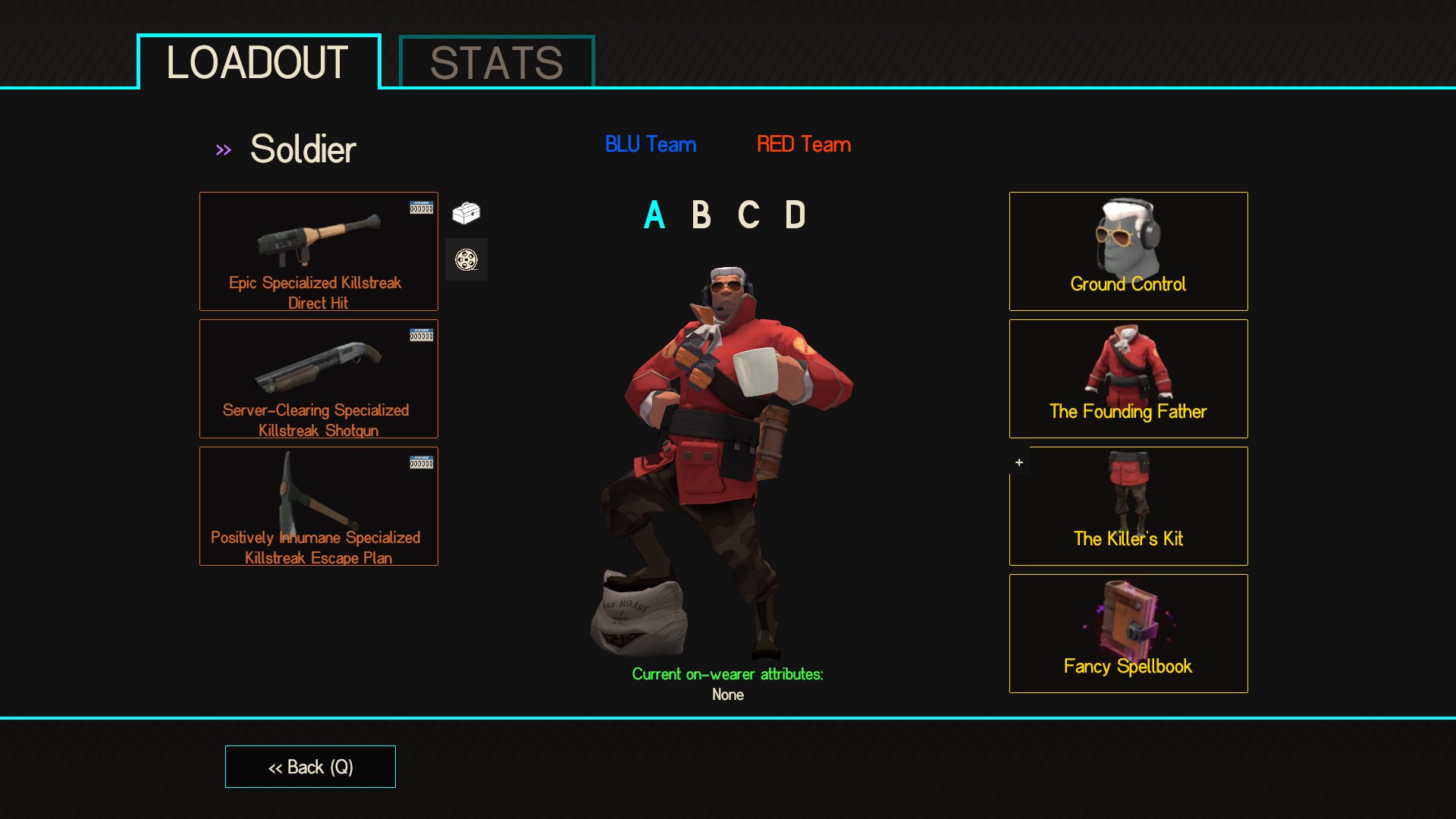Viewport: 1456px width, 819px height.
Task: Switch to the LOADOUT tab
Action: (x=258, y=62)
